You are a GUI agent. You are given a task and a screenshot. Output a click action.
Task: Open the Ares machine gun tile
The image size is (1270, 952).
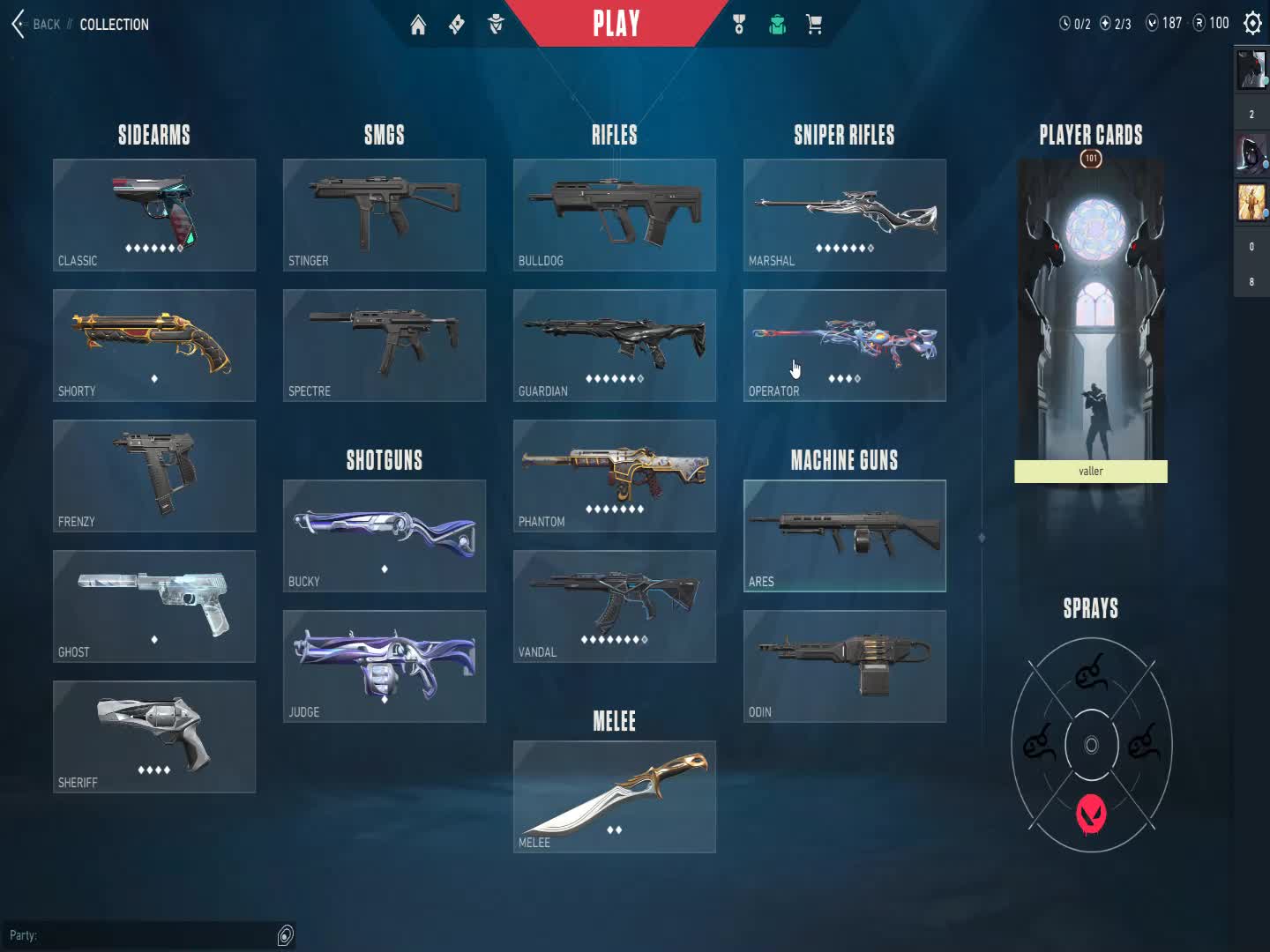[x=845, y=536]
